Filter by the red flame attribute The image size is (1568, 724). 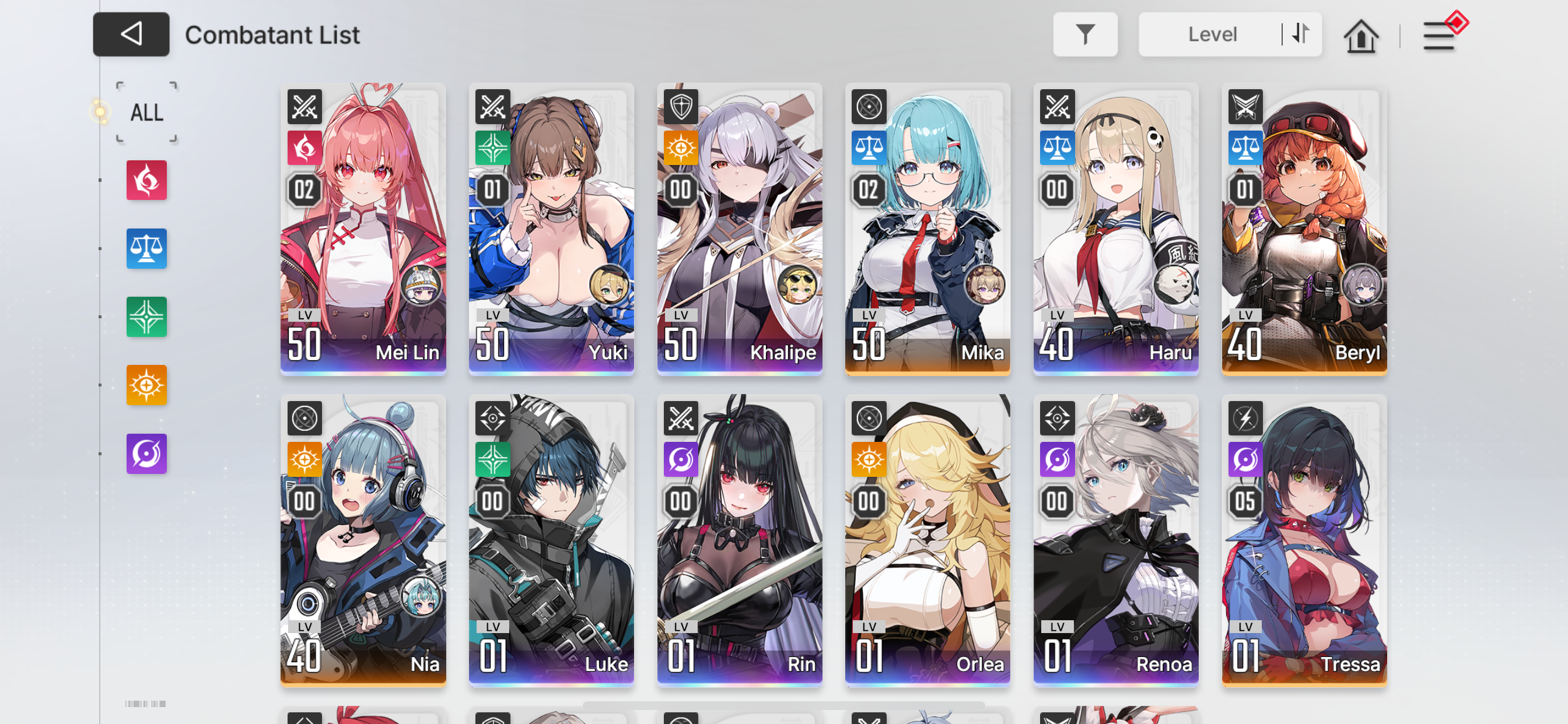pos(146,180)
